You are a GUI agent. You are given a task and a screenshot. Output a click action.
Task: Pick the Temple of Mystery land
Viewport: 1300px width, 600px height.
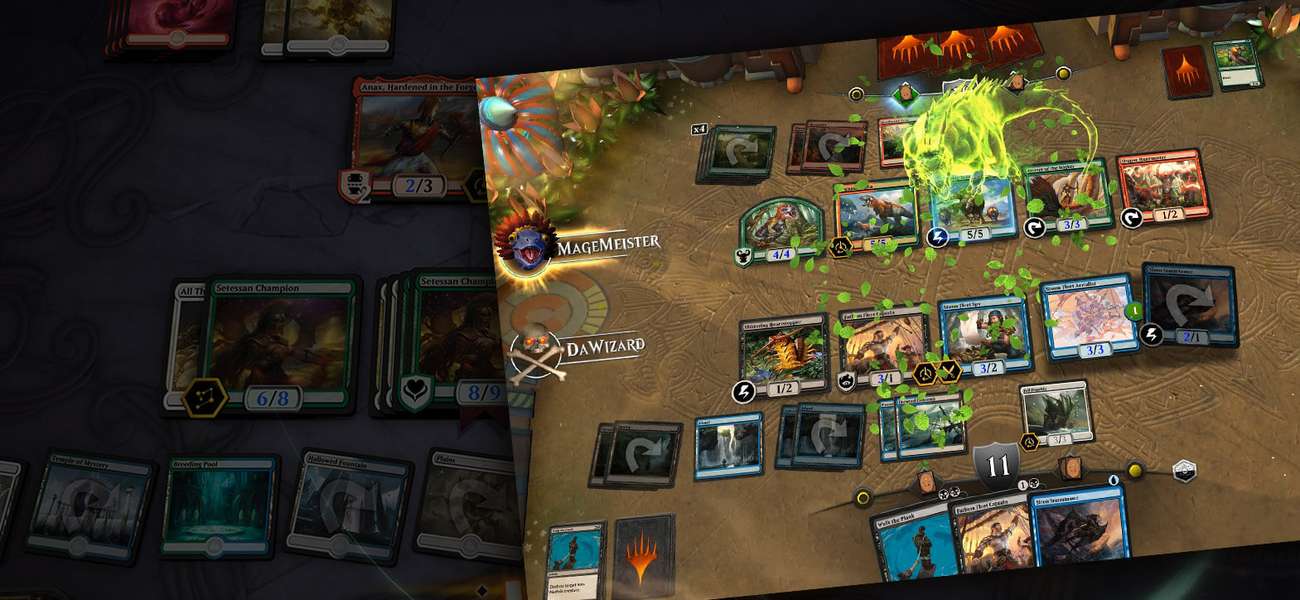tap(90, 506)
